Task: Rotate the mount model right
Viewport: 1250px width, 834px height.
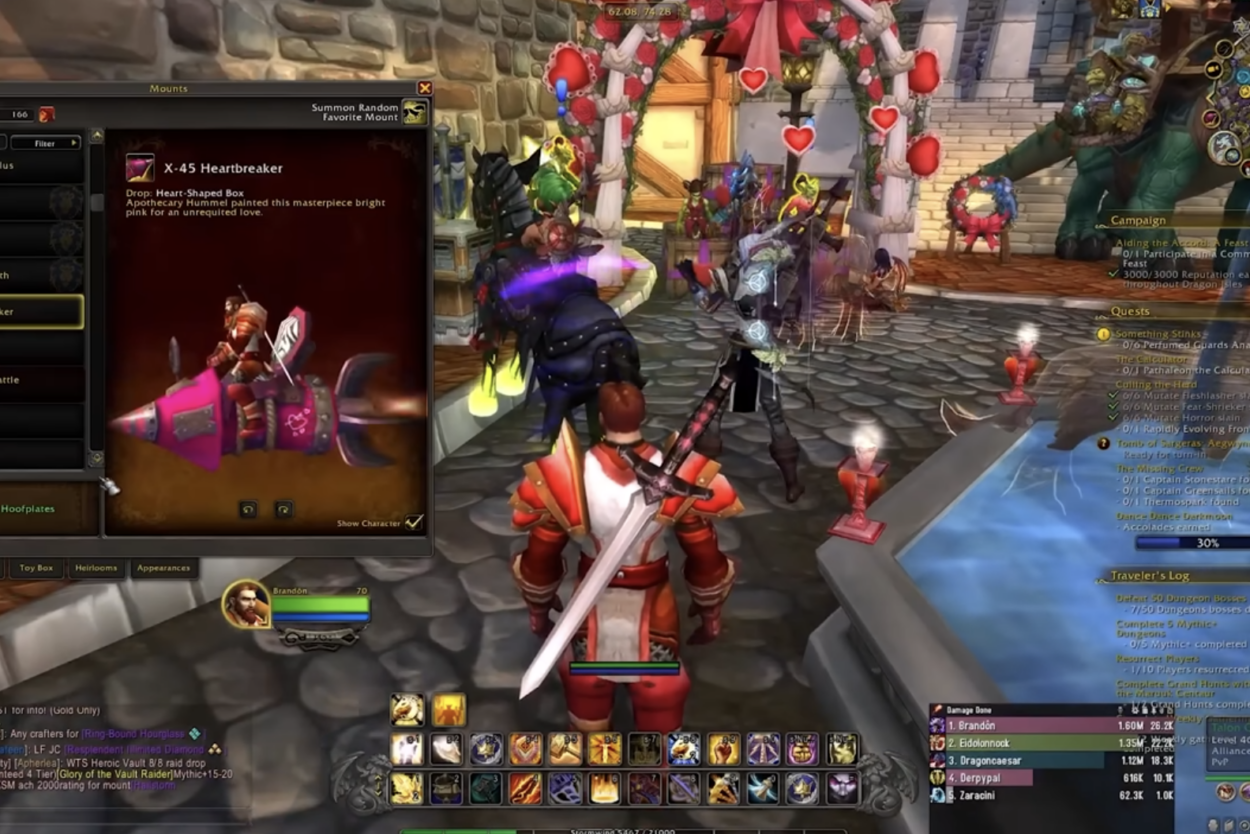Action: pos(284,509)
